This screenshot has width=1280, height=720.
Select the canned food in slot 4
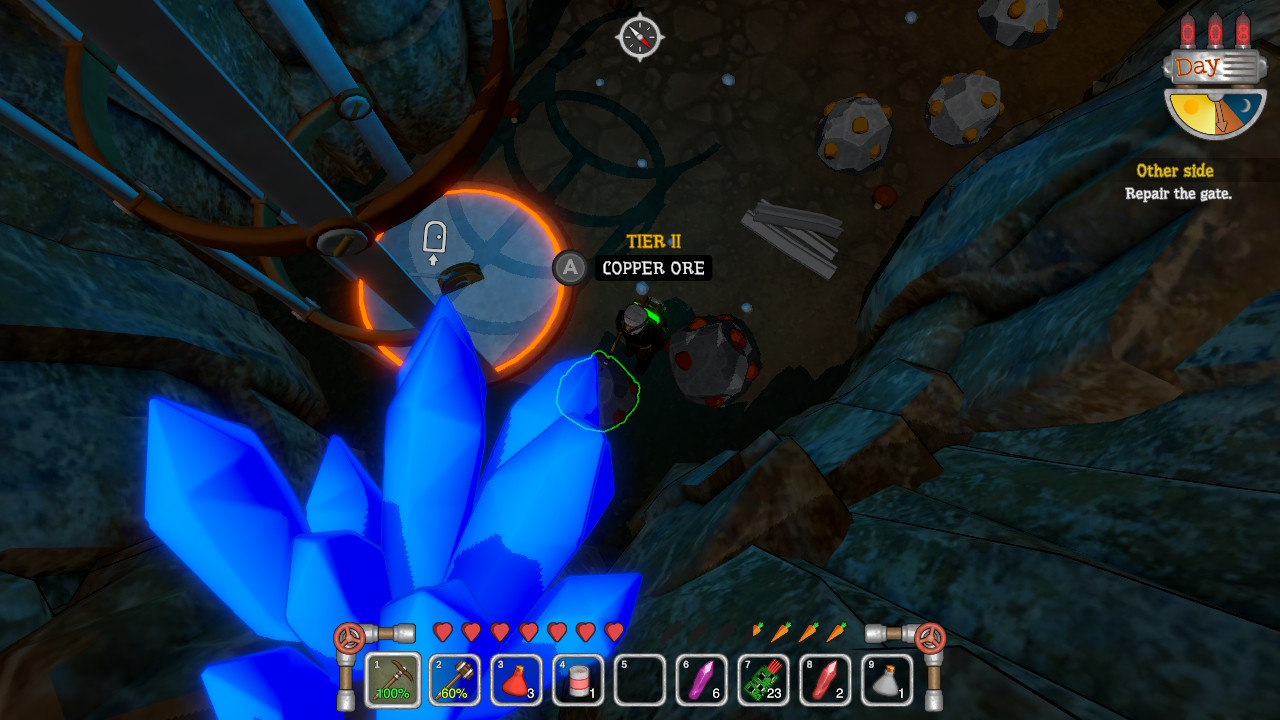click(578, 680)
